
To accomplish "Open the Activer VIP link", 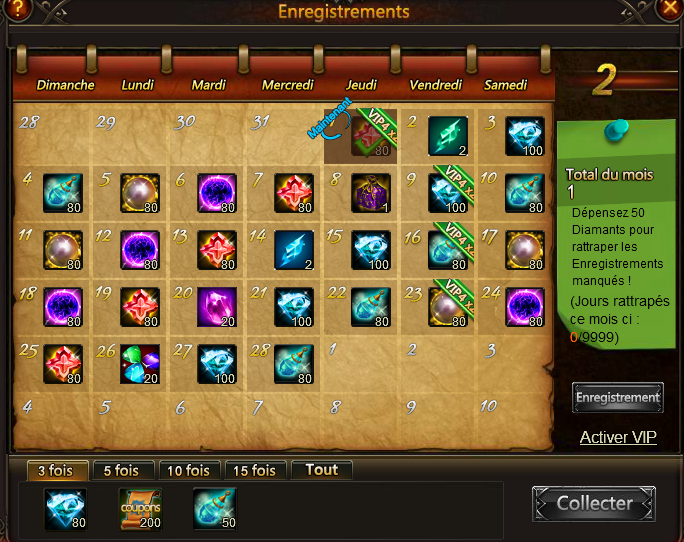I will pos(618,437).
